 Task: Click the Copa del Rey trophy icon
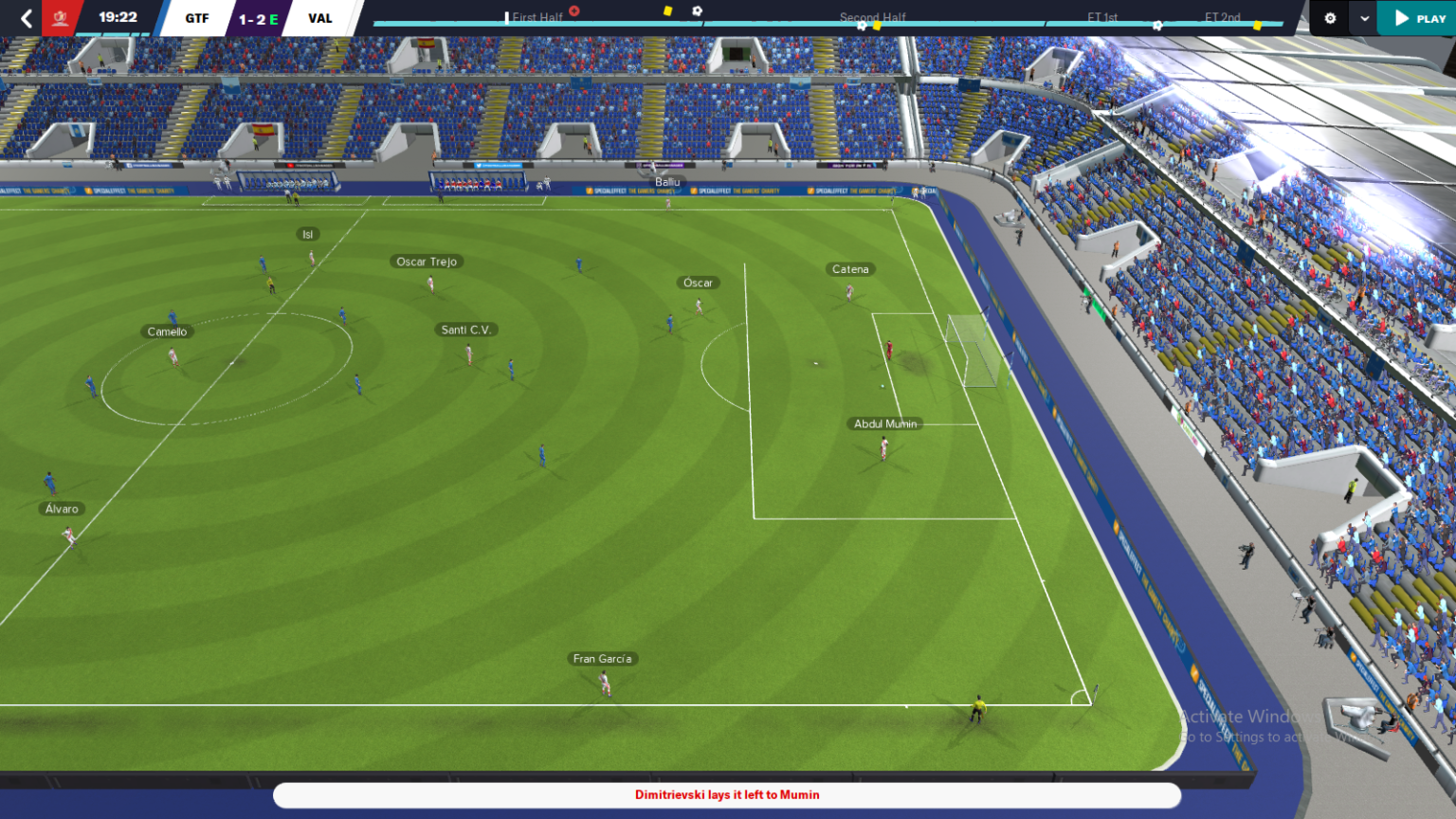(x=62, y=16)
